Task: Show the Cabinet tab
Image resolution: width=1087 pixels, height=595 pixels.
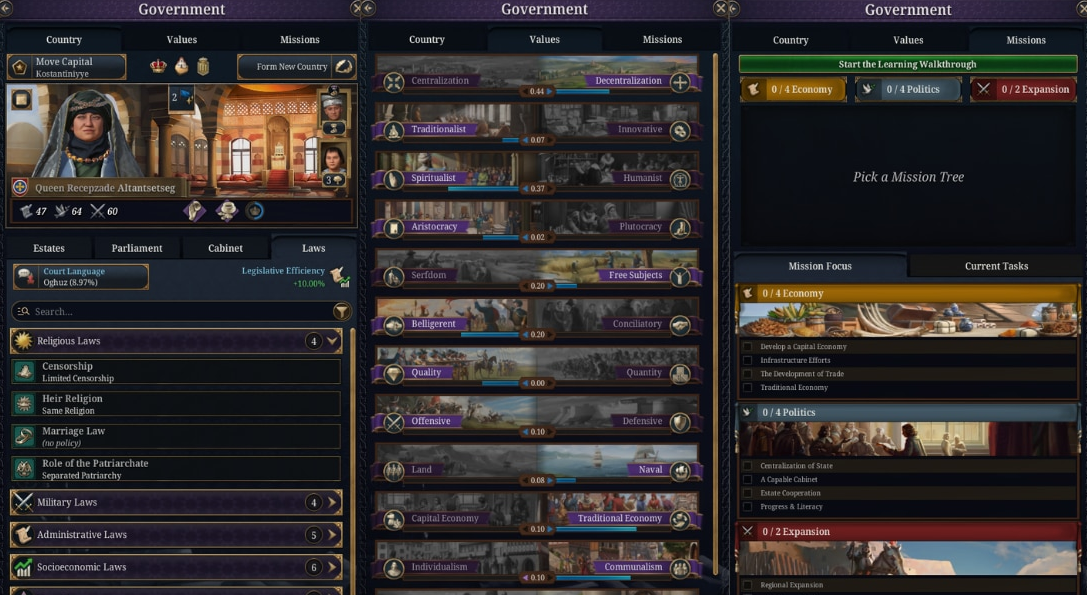Action: tap(225, 248)
